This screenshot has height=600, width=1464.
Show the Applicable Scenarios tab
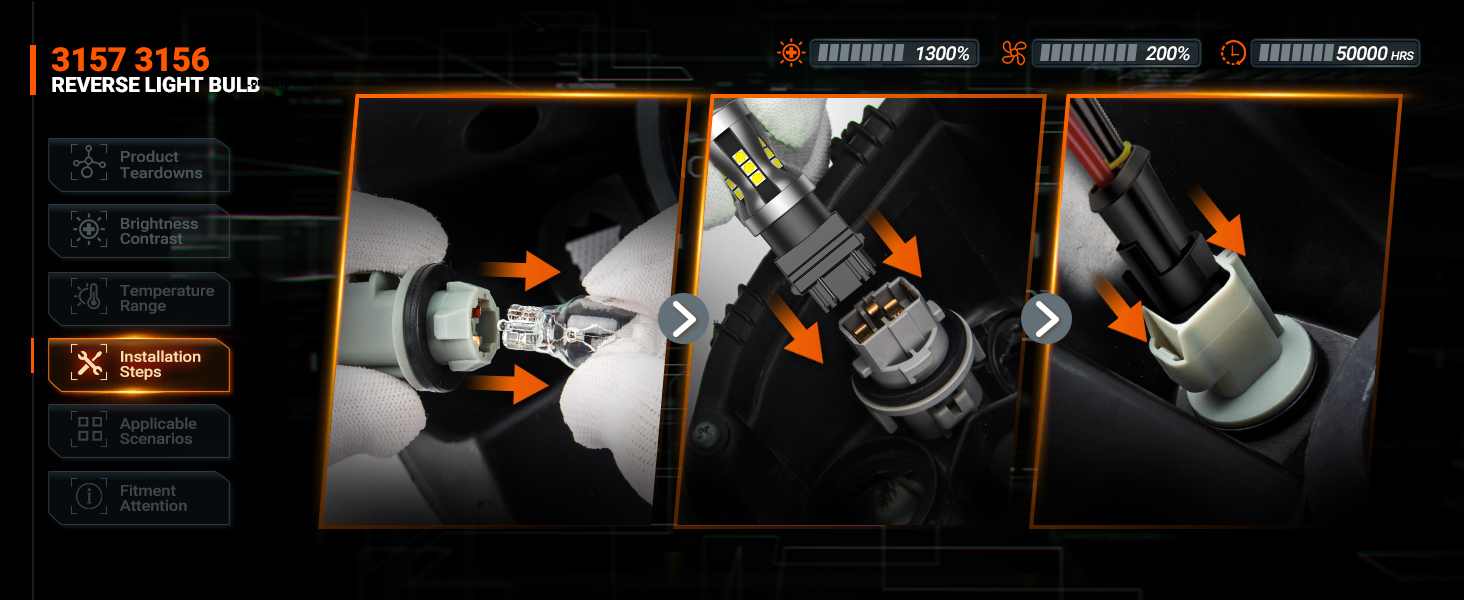tap(139, 432)
